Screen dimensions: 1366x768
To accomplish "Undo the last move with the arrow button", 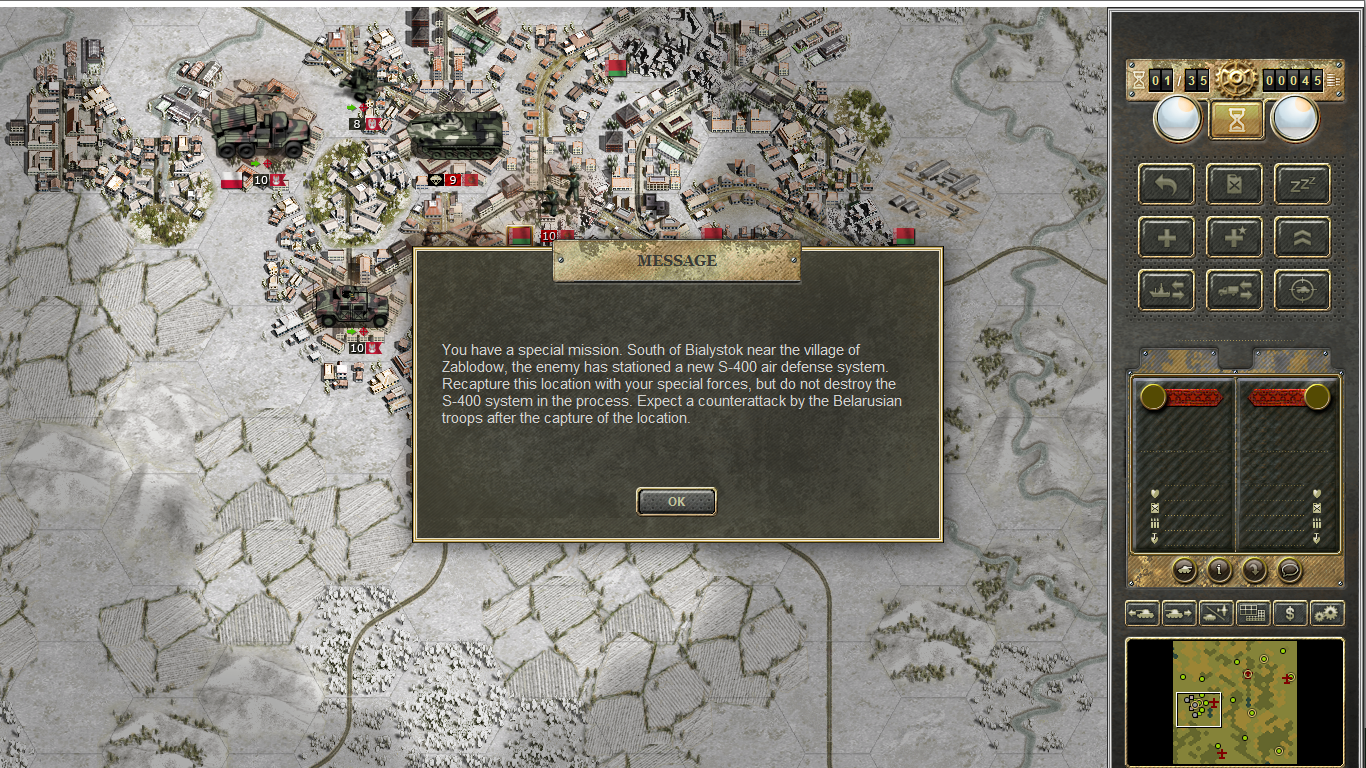I will tap(1166, 184).
